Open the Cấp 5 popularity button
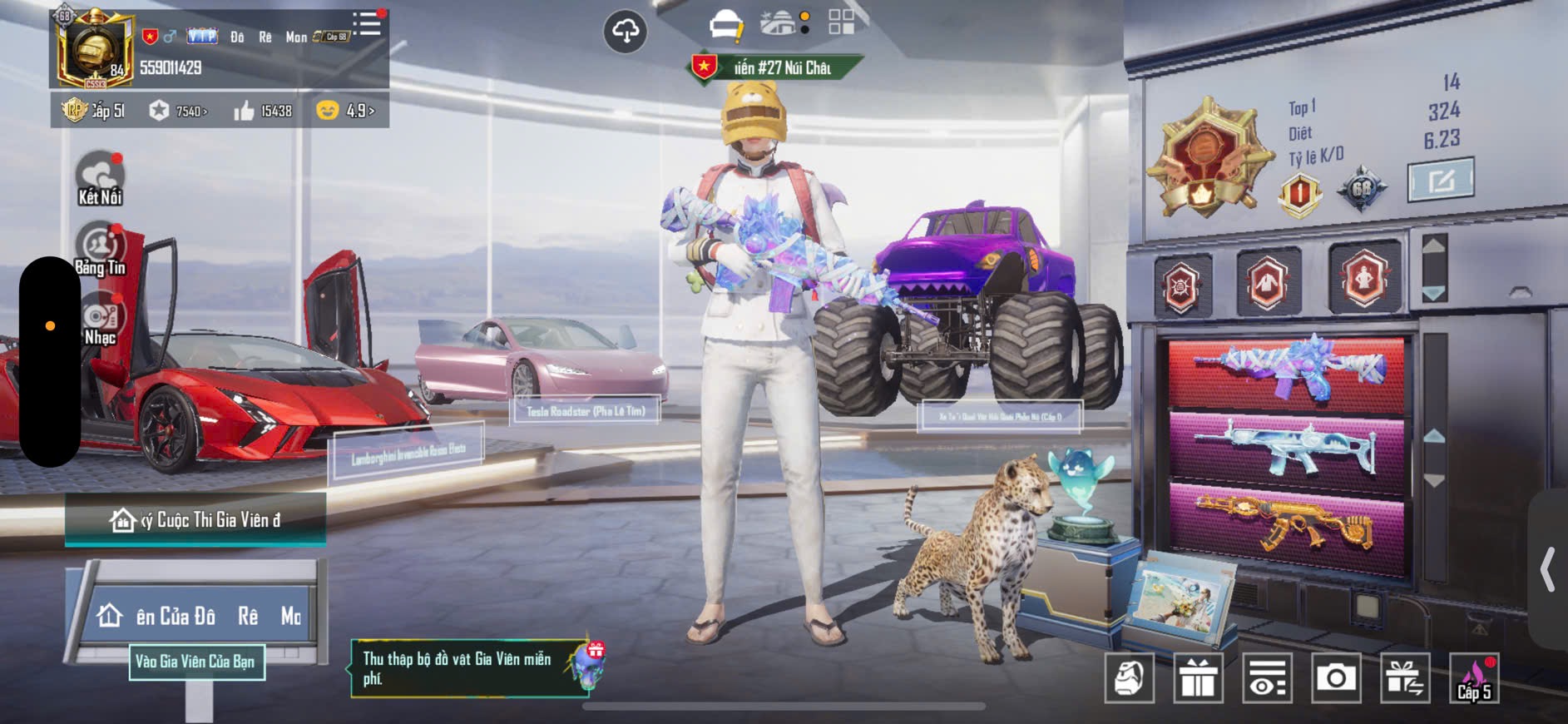Viewport: 1568px width, 724px height. 1474,678
